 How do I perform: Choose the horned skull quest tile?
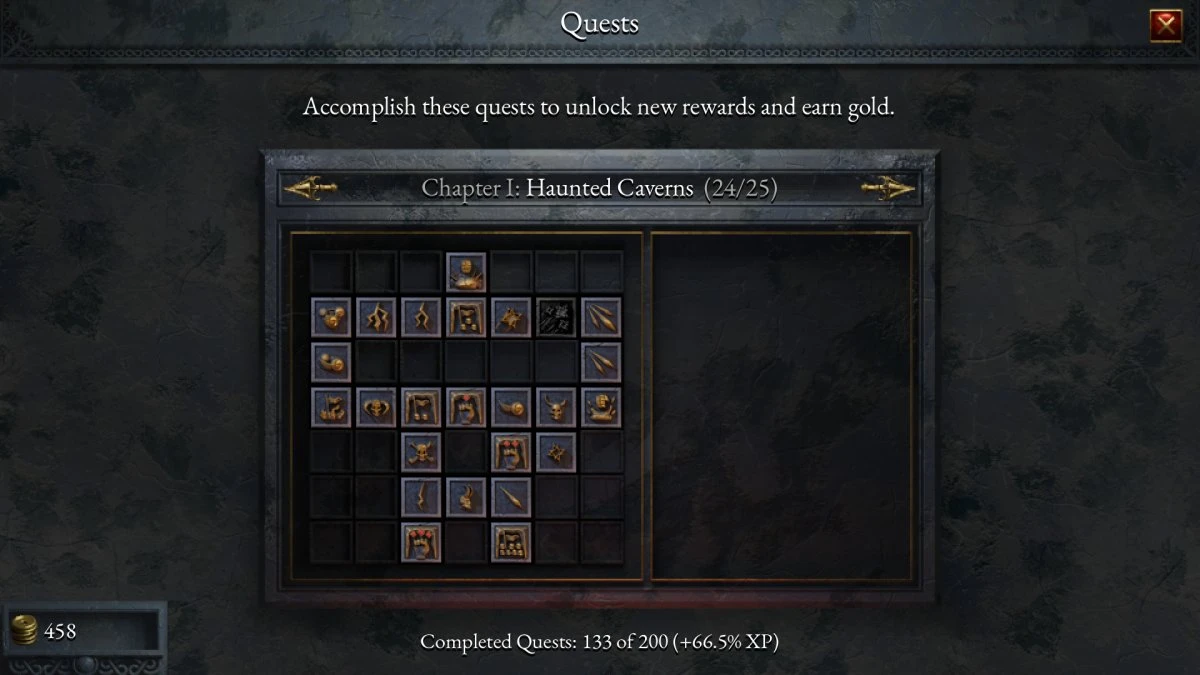(x=556, y=407)
